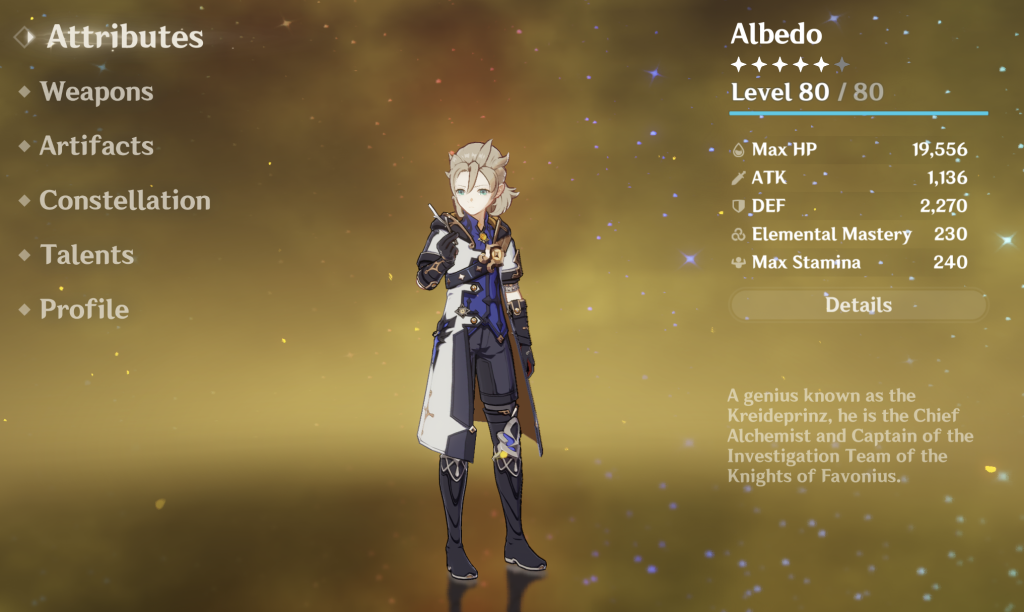1024x612 pixels.
Task: Select the Attributes menu entry
Action: coord(125,37)
